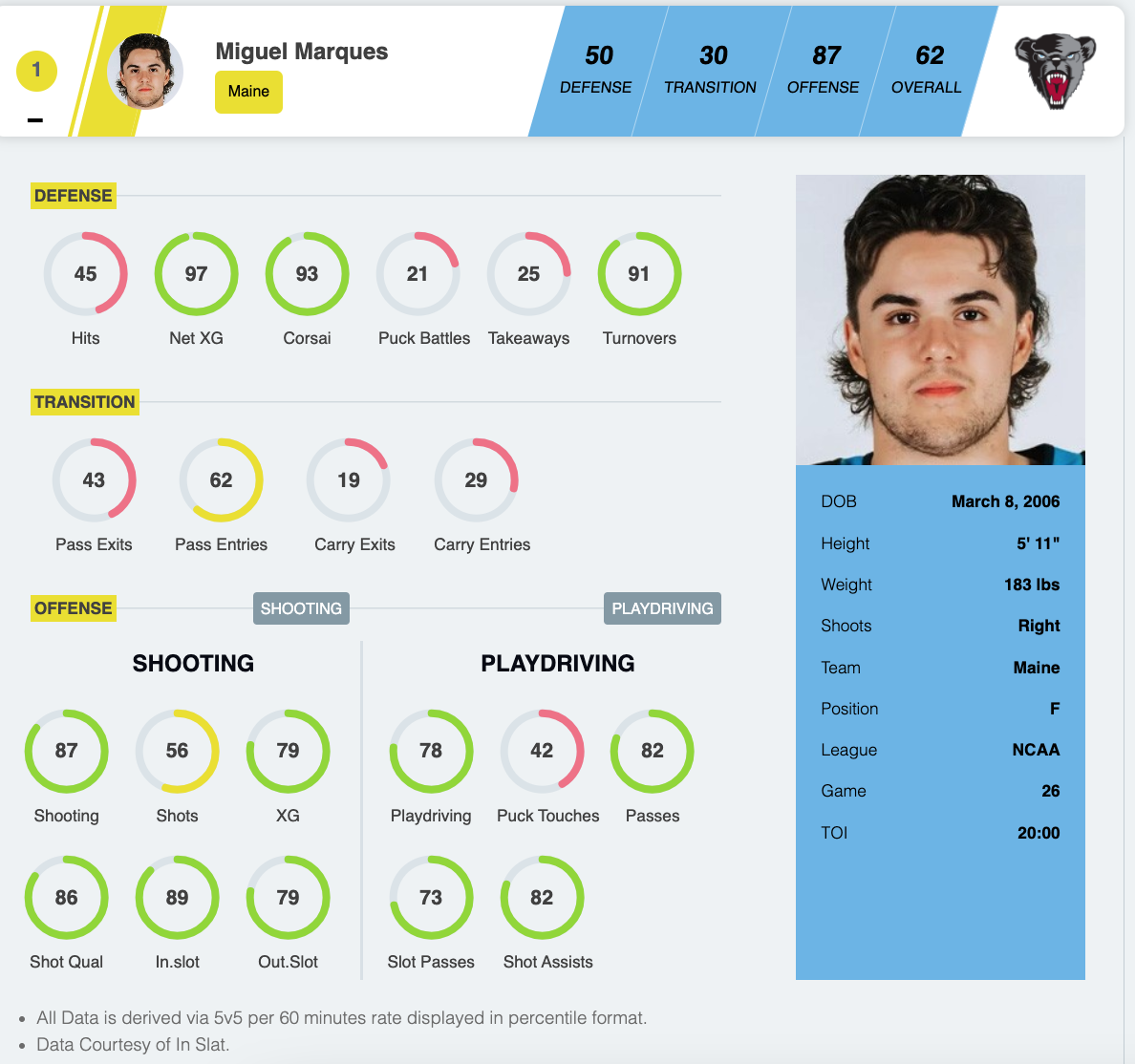
Task: Switch to the SHOOTING section tab
Action: click(301, 608)
